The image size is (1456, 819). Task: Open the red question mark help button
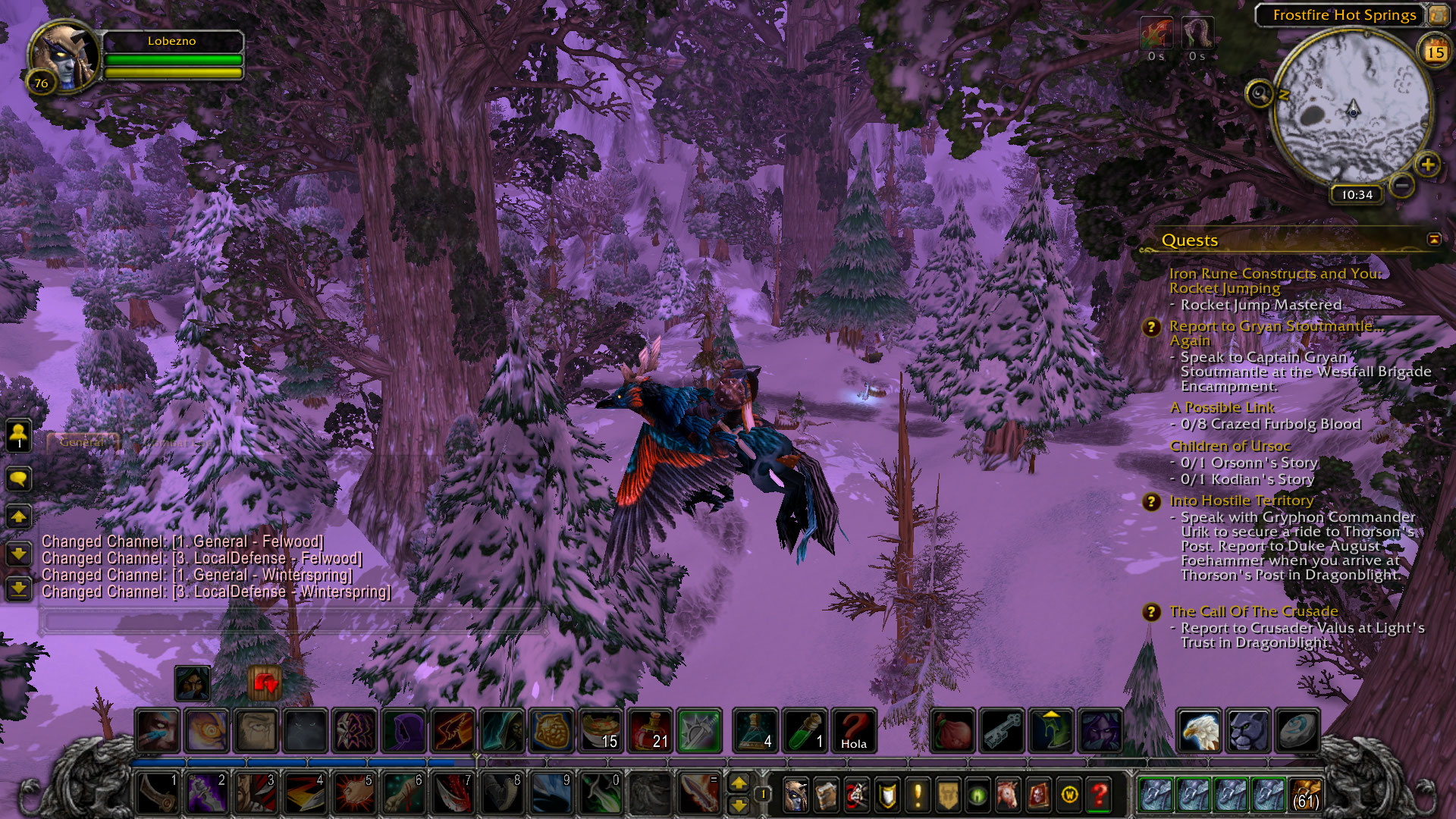tap(1099, 795)
